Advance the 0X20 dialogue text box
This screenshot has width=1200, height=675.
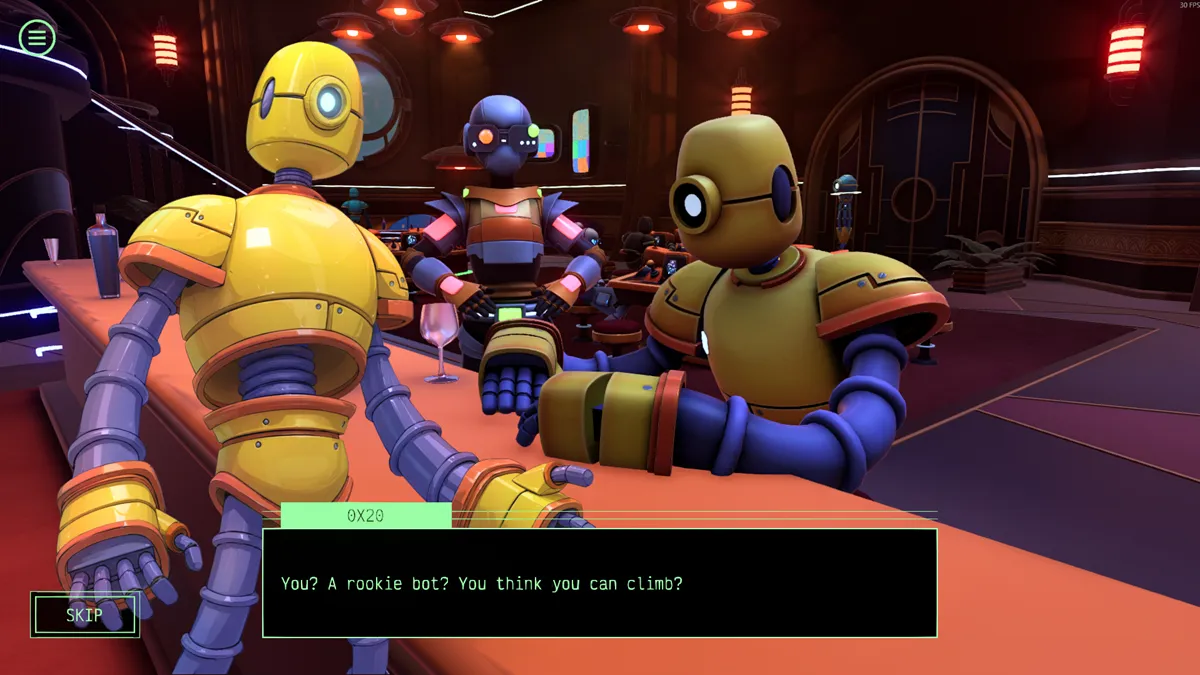click(599, 583)
